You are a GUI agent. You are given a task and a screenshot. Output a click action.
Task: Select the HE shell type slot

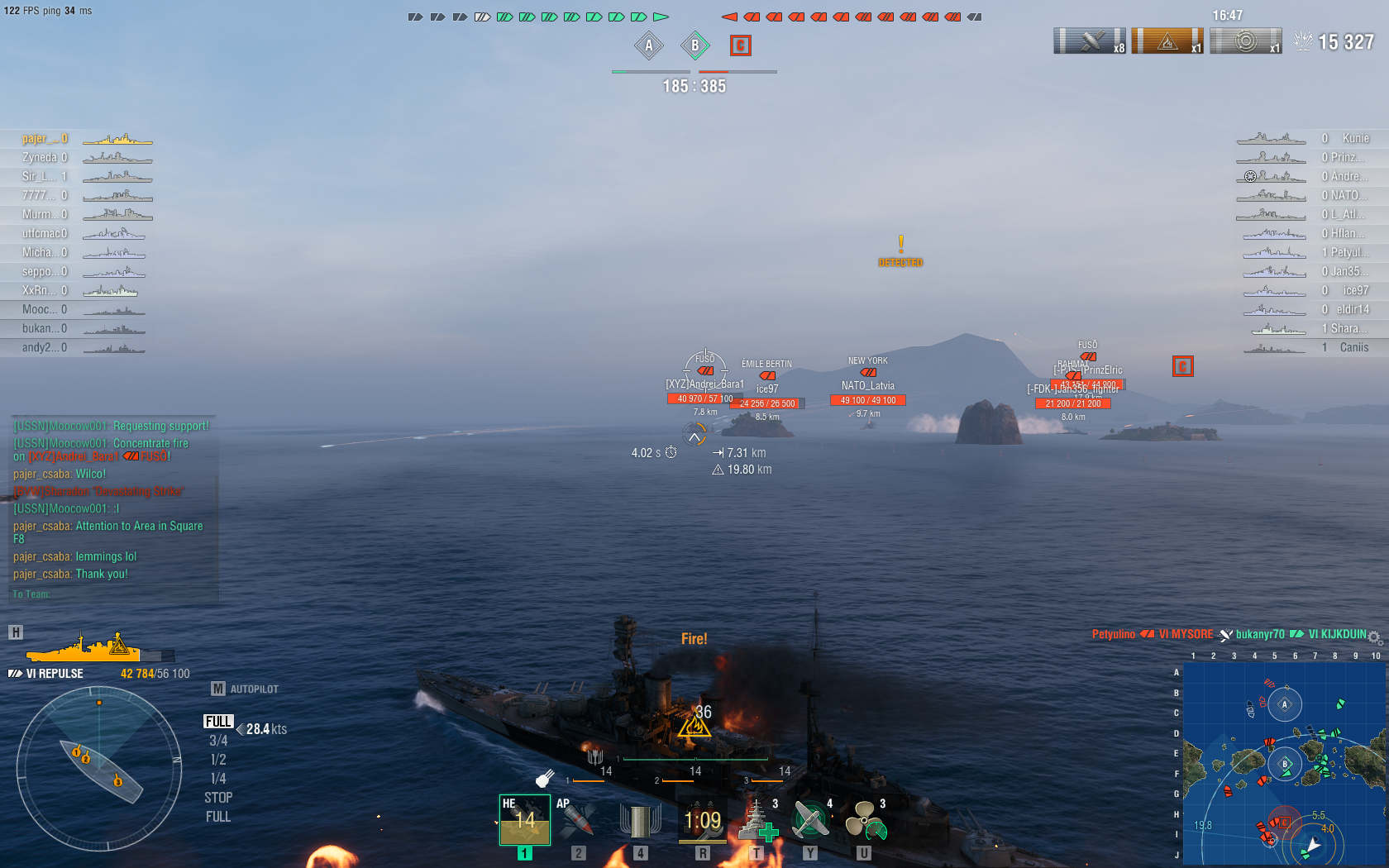point(524,820)
